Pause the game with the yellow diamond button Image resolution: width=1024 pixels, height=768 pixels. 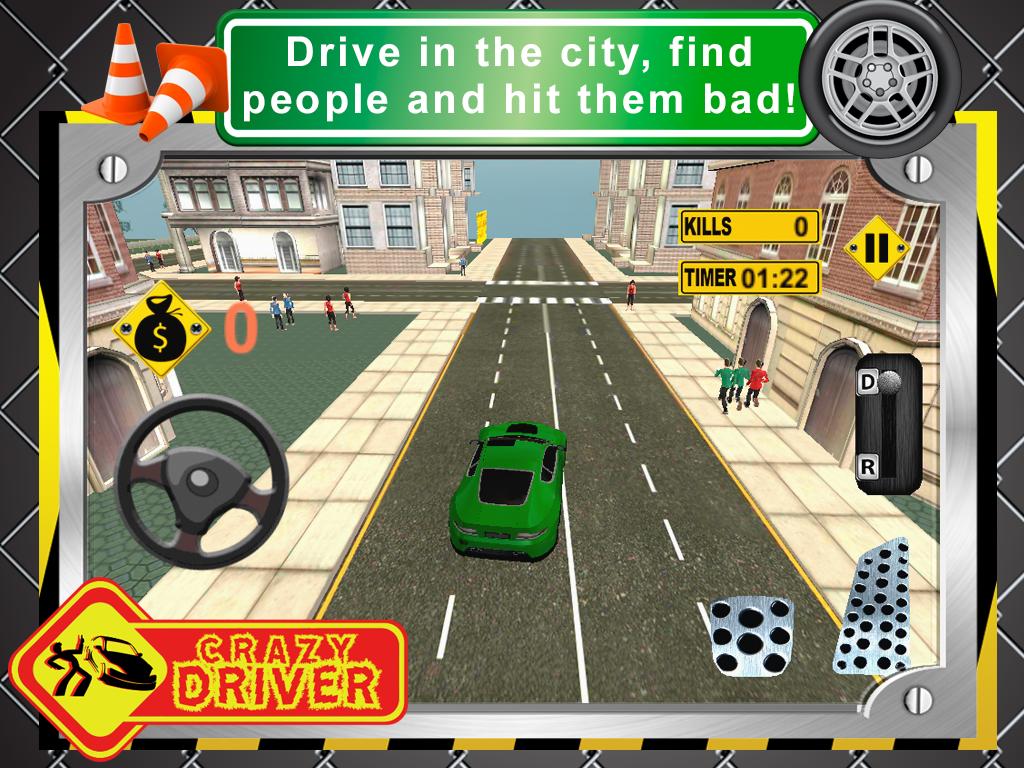(x=876, y=248)
